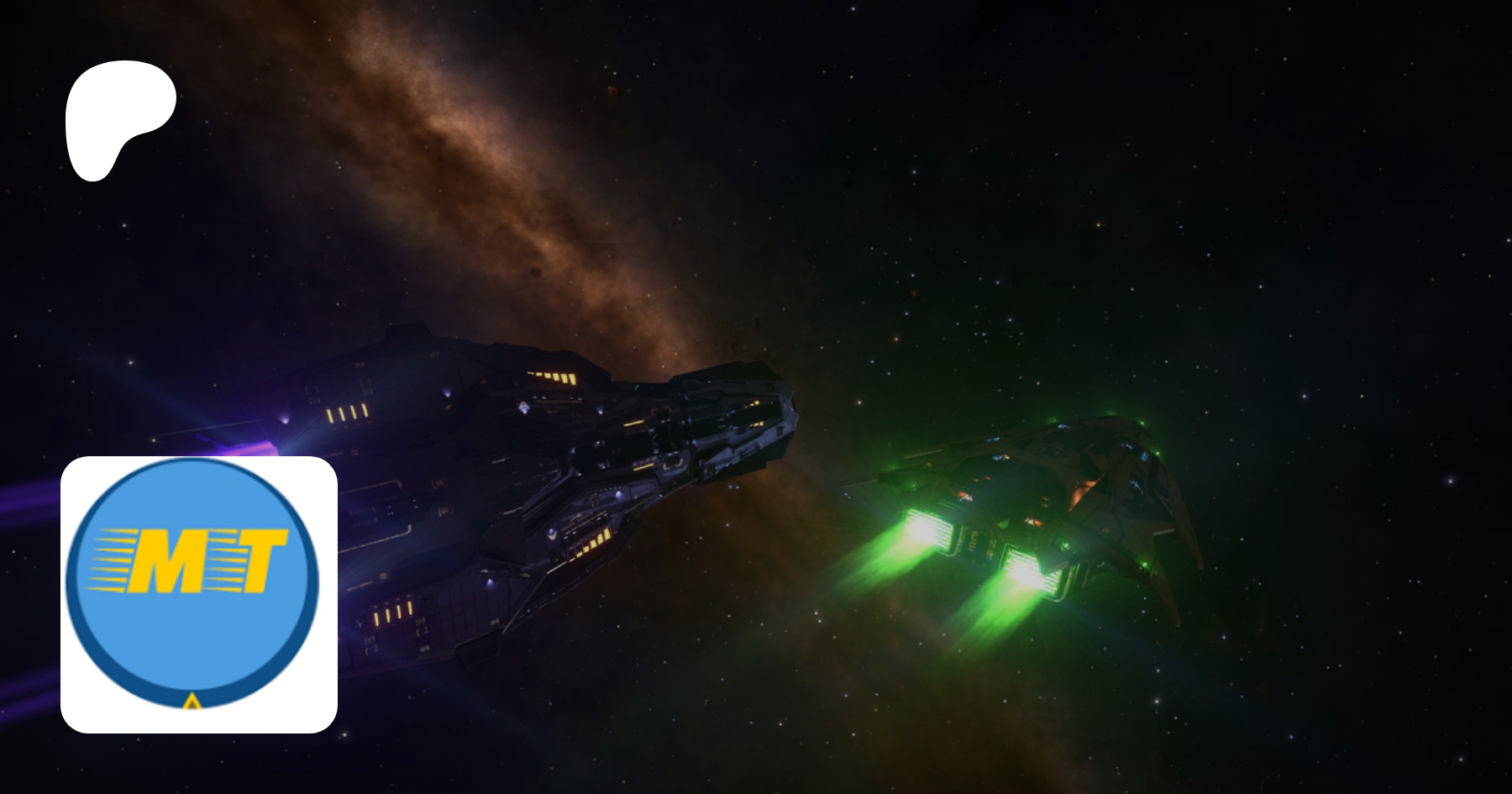Open the MT creator avatar badge

pyautogui.click(x=198, y=593)
